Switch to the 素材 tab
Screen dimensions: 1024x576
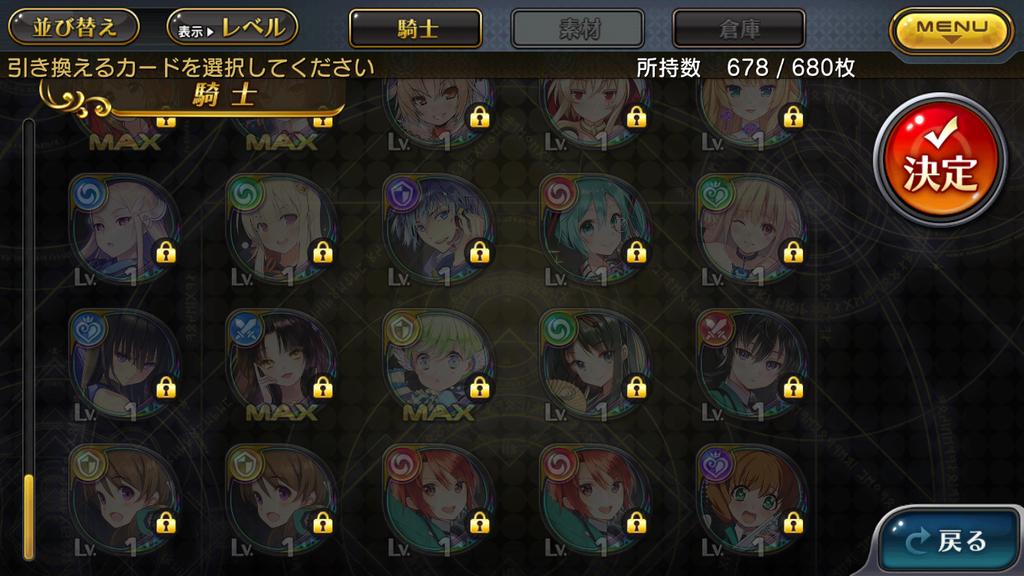577,28
